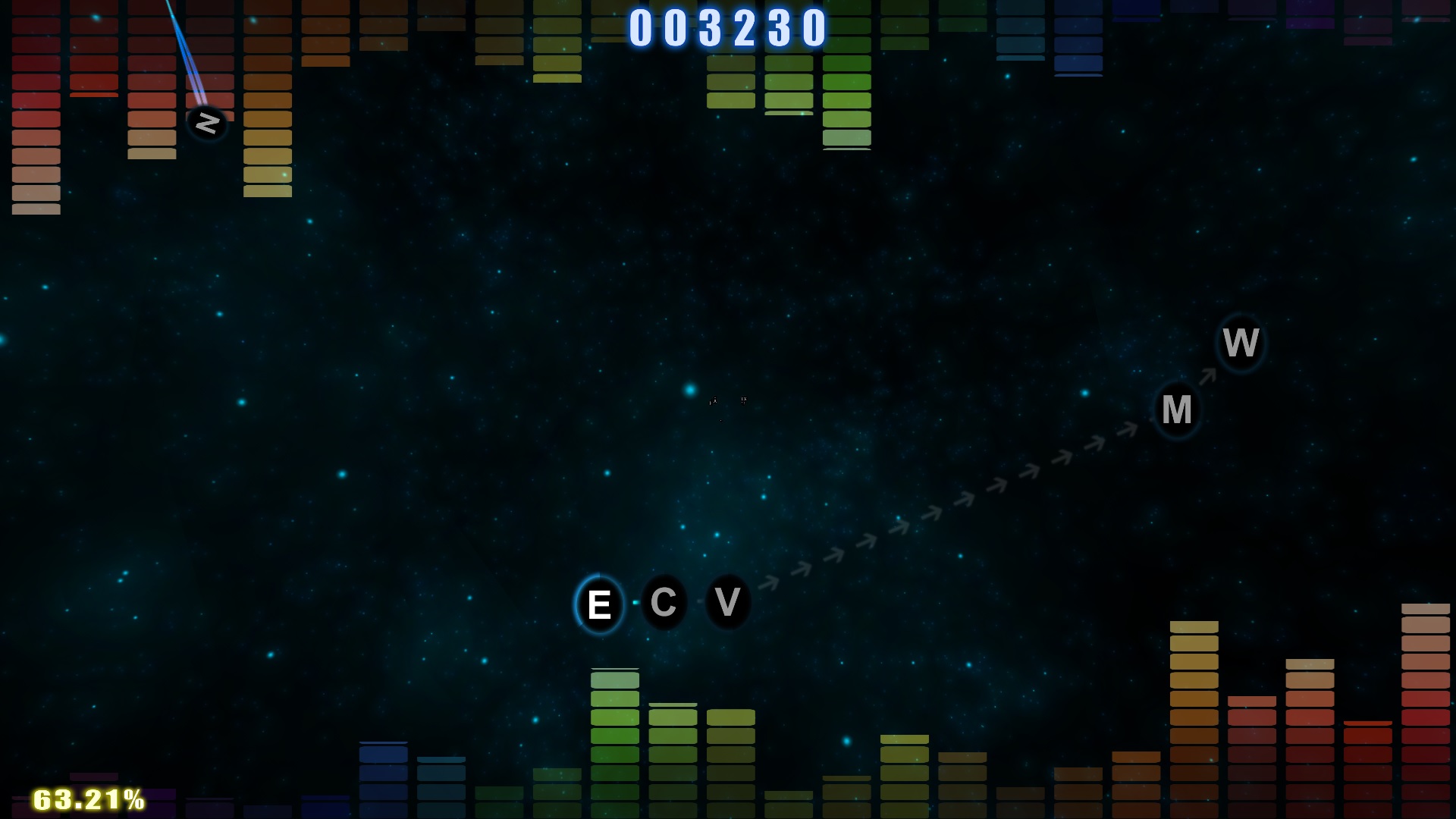Click the letter C target circle
1456x819 pixels.
click(x=664, y=602)
